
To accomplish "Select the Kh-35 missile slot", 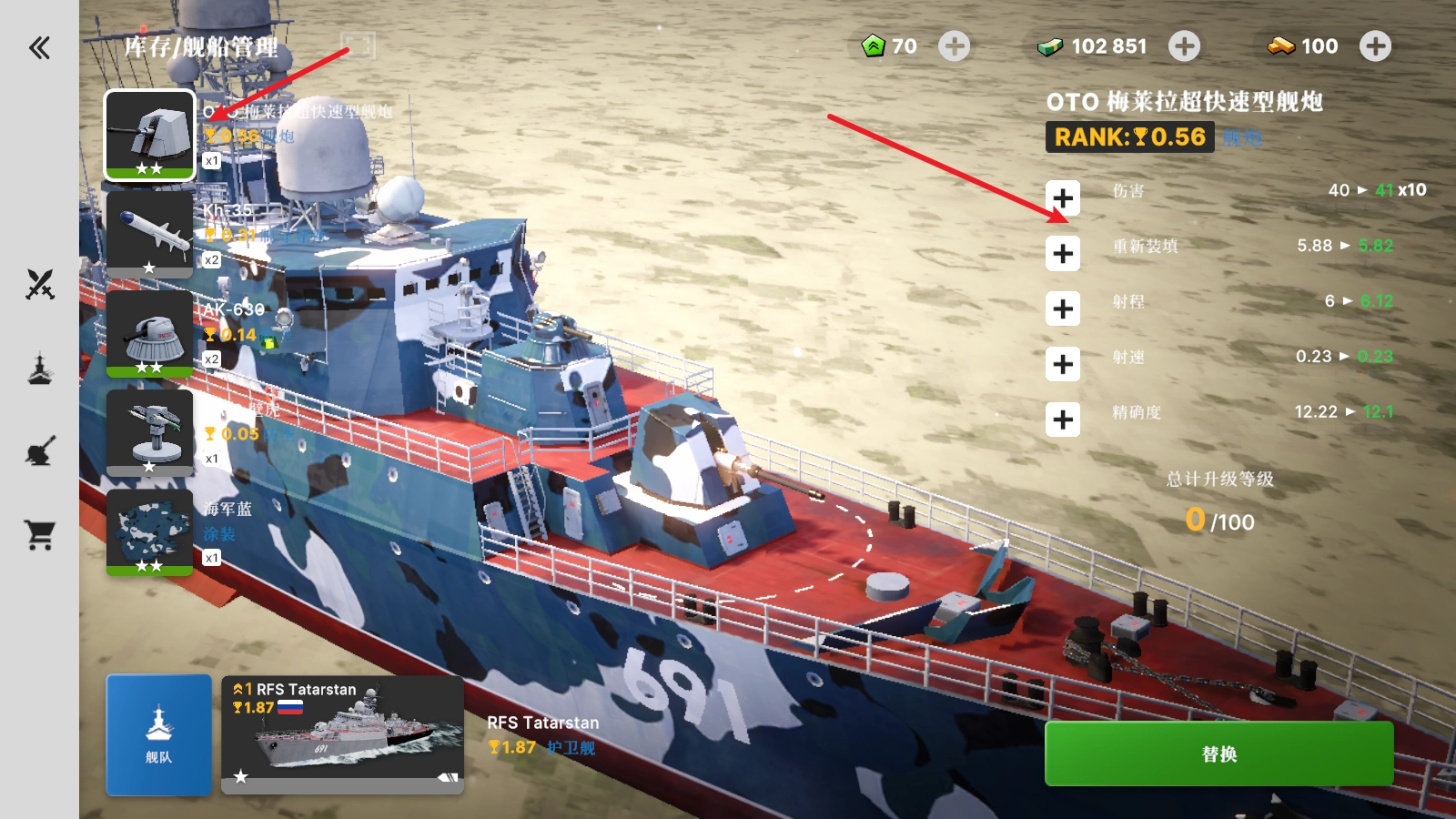I will (150, 233).
